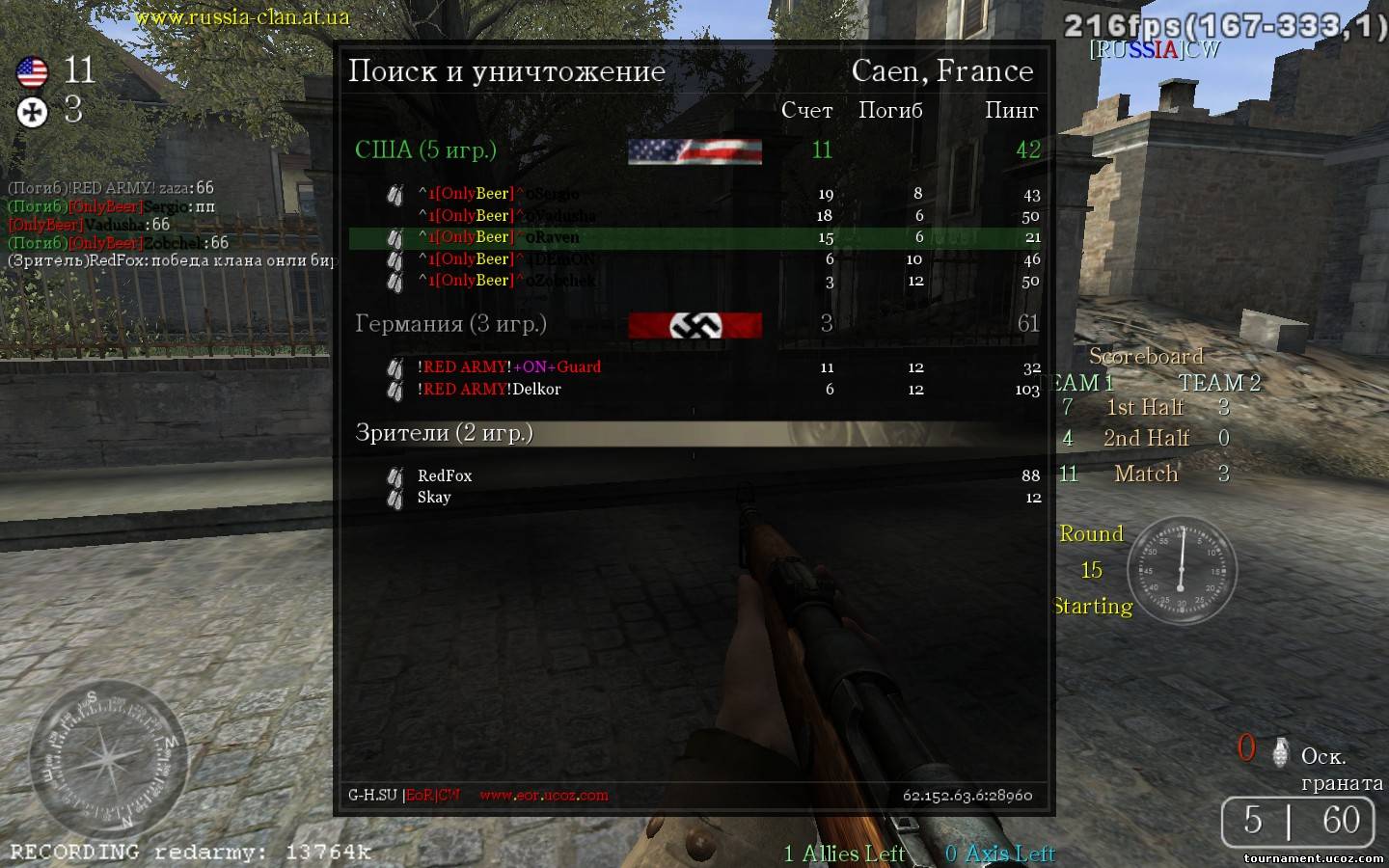
Task: Click the США team header
Action: pos(425,150)
